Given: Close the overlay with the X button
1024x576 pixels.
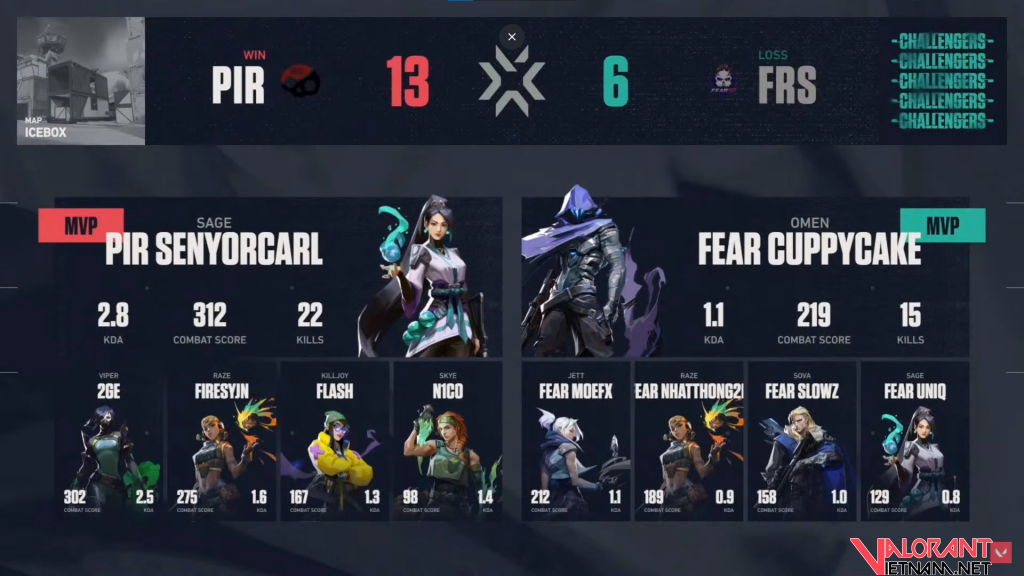Looking at the screenshot, I should (512, 37).
